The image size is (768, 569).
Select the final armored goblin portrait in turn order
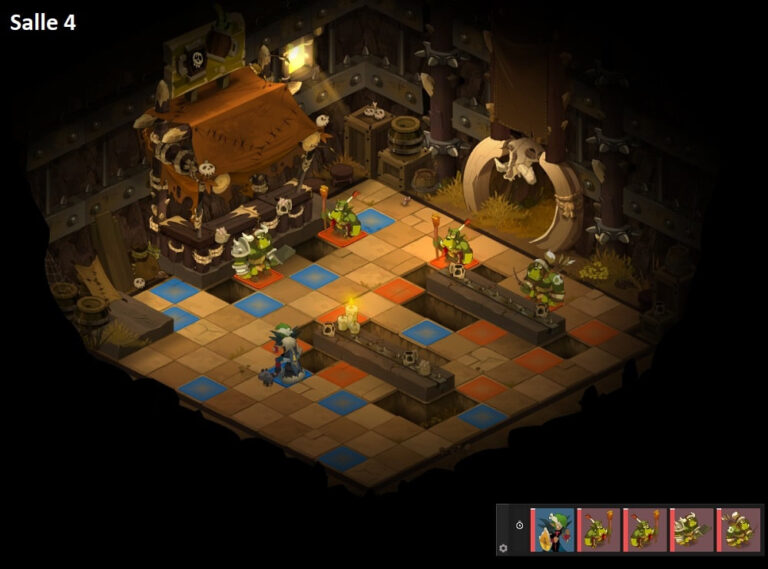[740, 529]
